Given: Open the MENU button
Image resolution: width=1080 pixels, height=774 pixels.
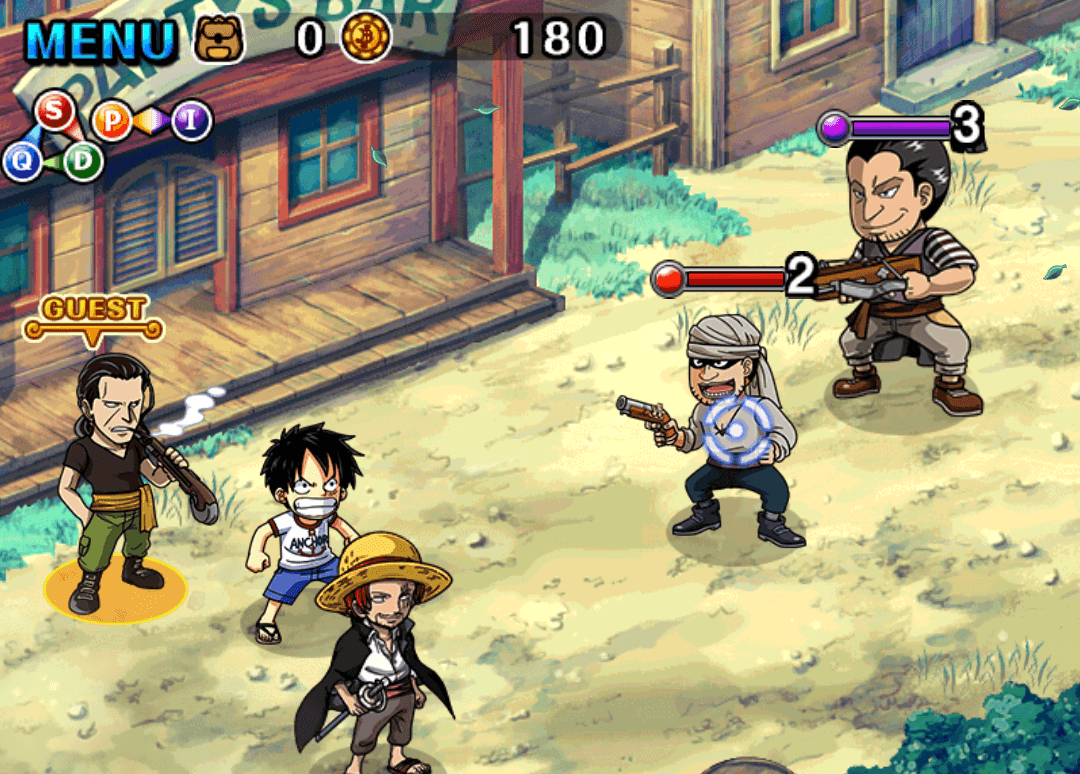Looking at the screenshot, I should [100, 38].
